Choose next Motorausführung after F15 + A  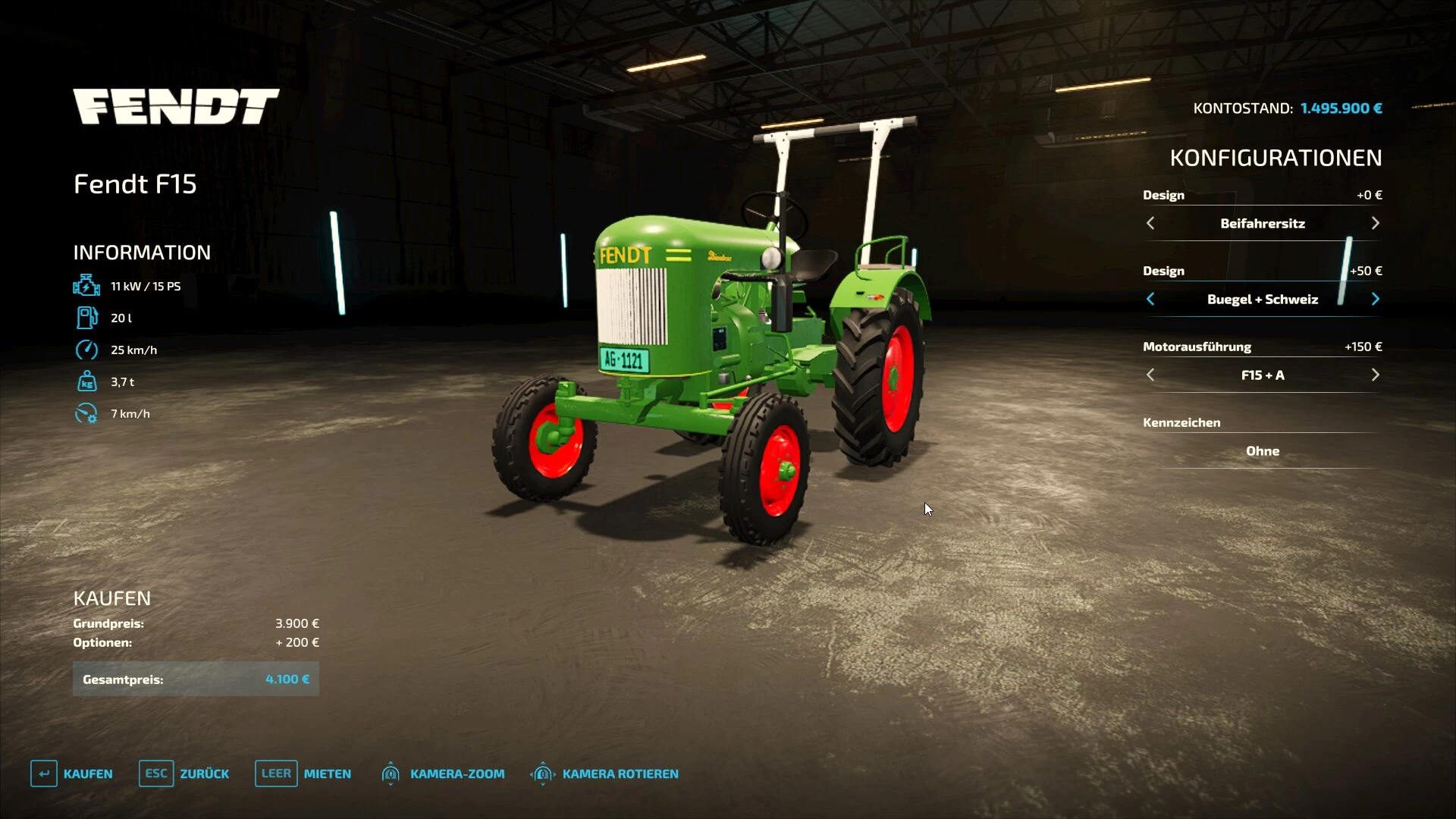[1375, 375]
